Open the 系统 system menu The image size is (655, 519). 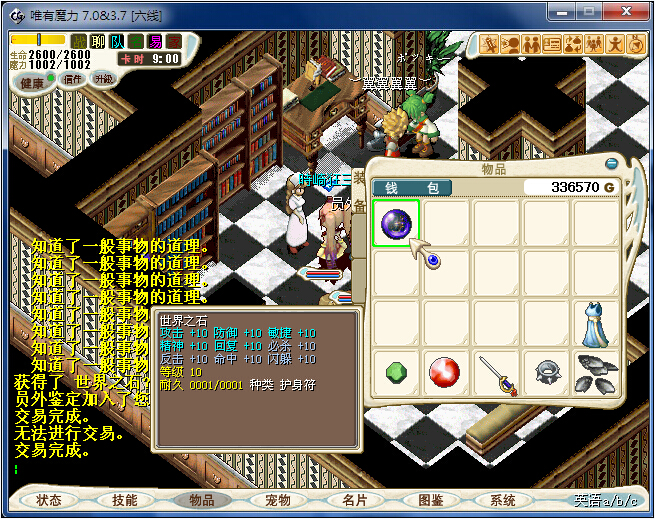(504, 500)
